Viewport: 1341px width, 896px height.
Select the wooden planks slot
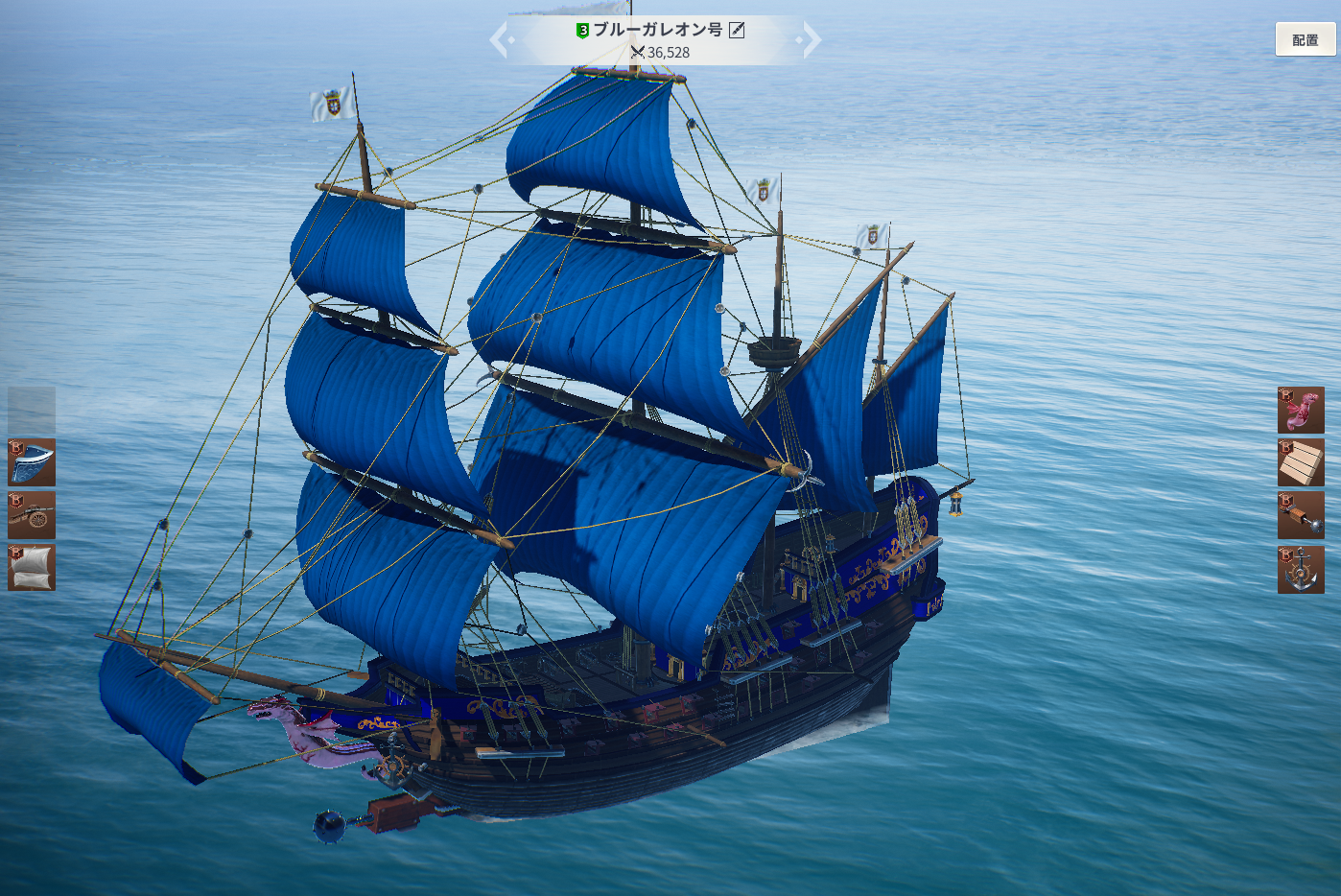[x=1301, y=463]
